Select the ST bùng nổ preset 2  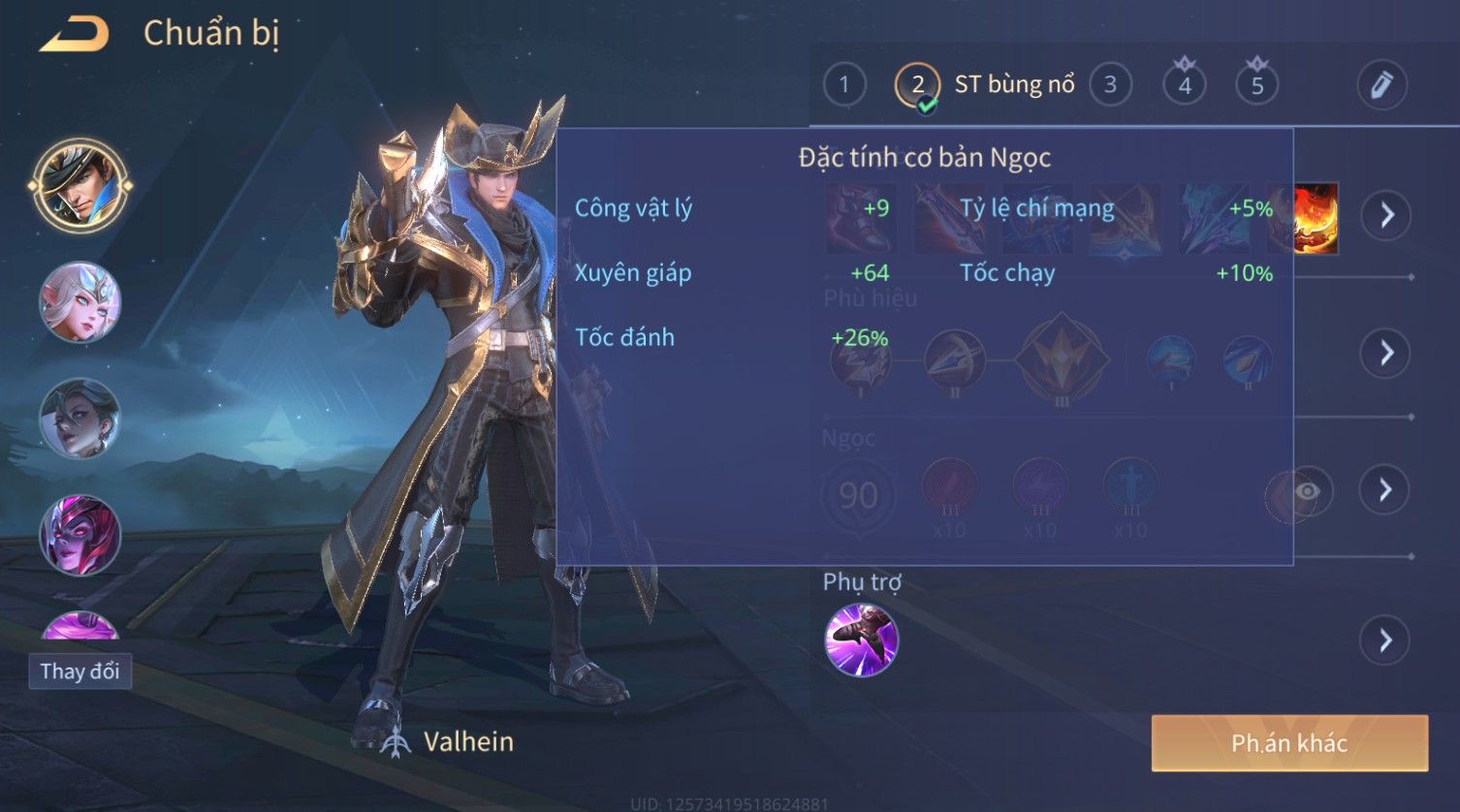pos(917,85)
